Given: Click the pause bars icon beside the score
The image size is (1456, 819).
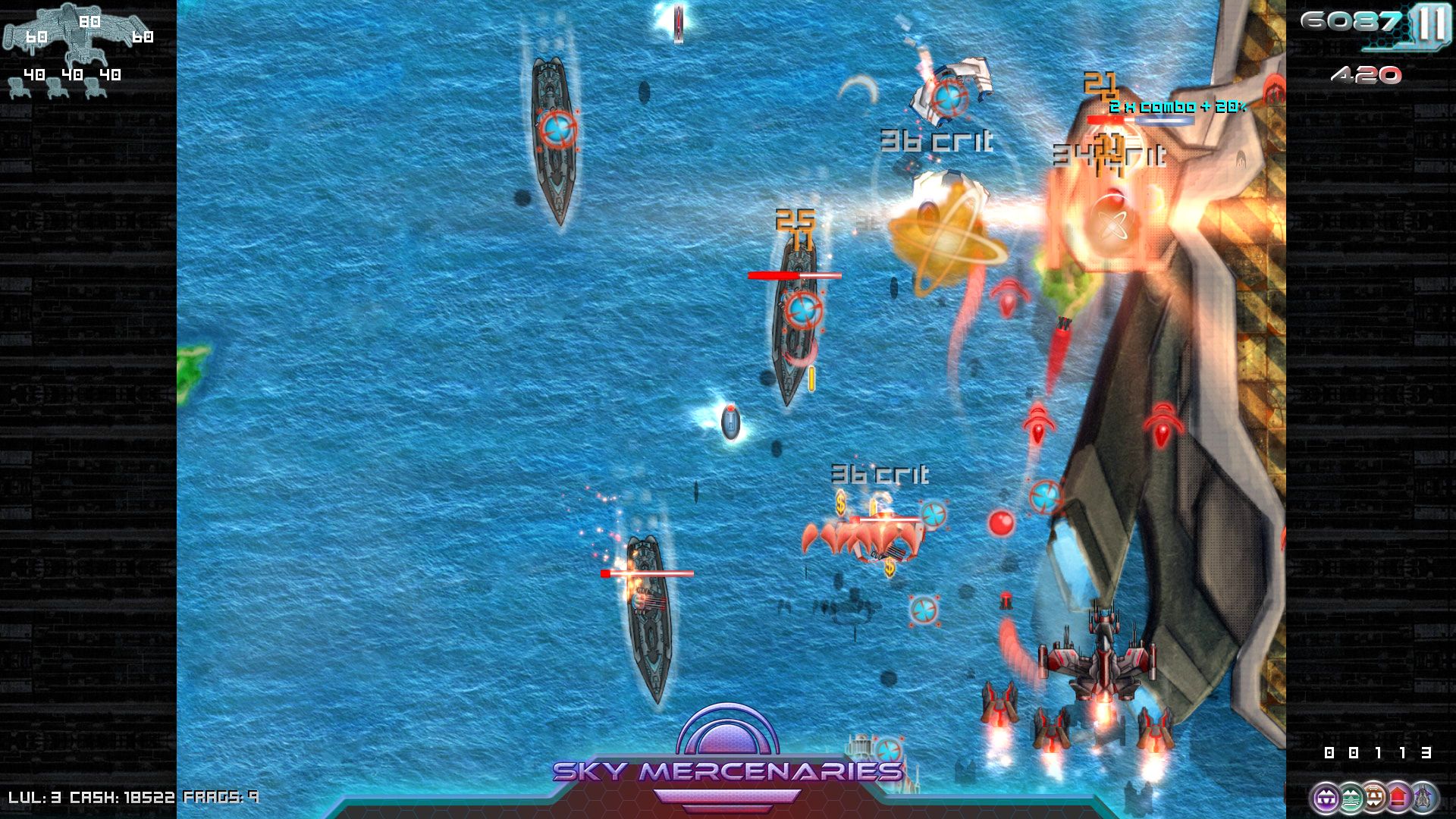Looking at the screenshot, I should [x=1429, y=21].
